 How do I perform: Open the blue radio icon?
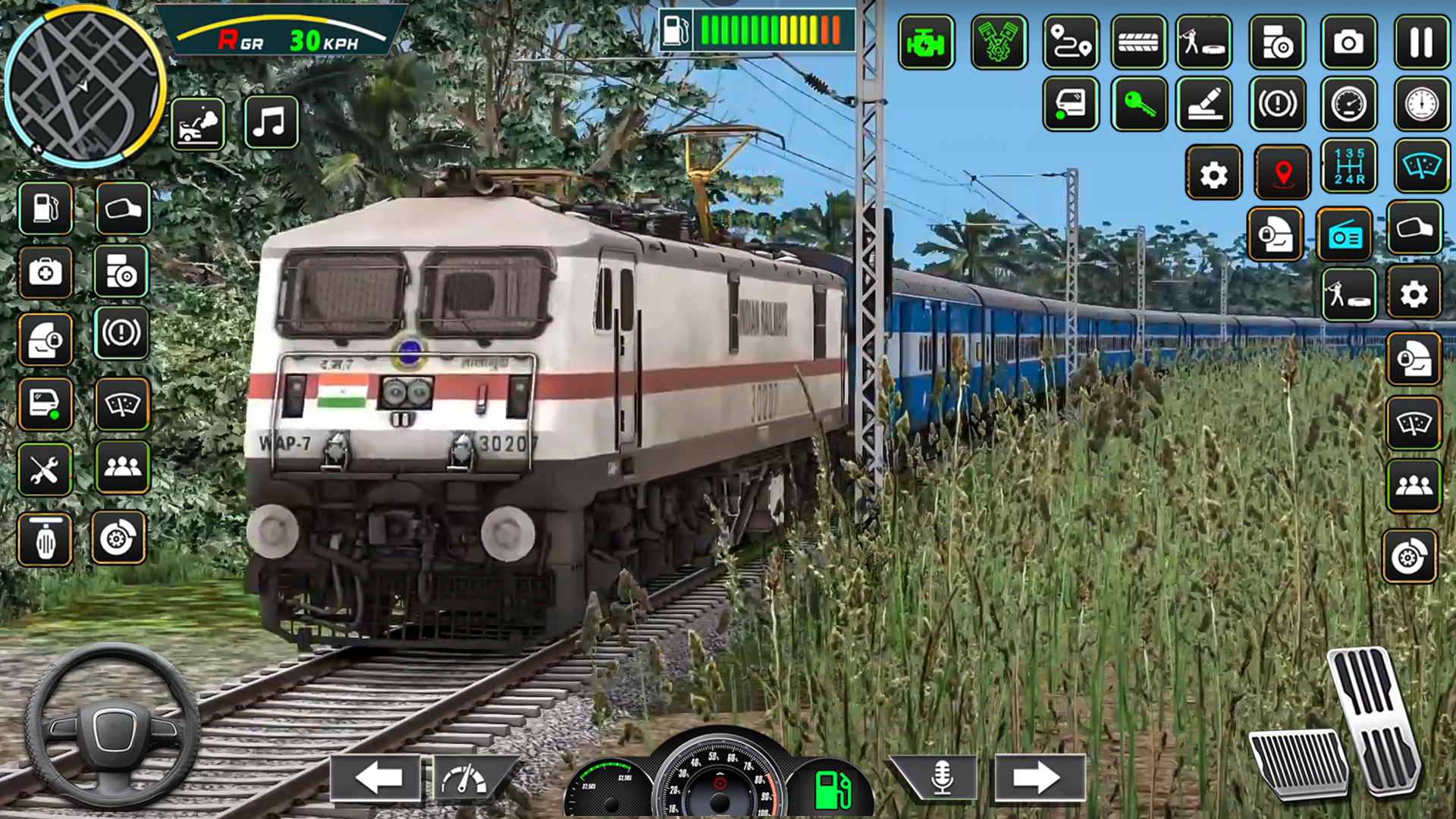click(x=1344, y=234)
